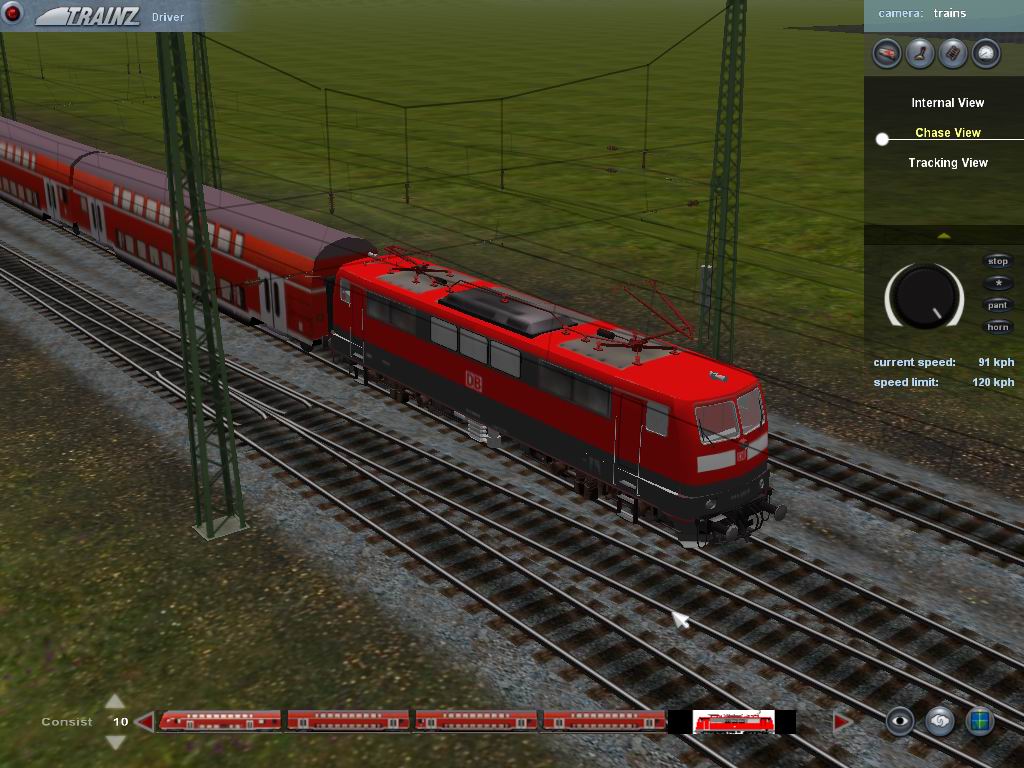Click the red exit button beside Trainz logo
1024x768 pixels.
pos(14,14)
